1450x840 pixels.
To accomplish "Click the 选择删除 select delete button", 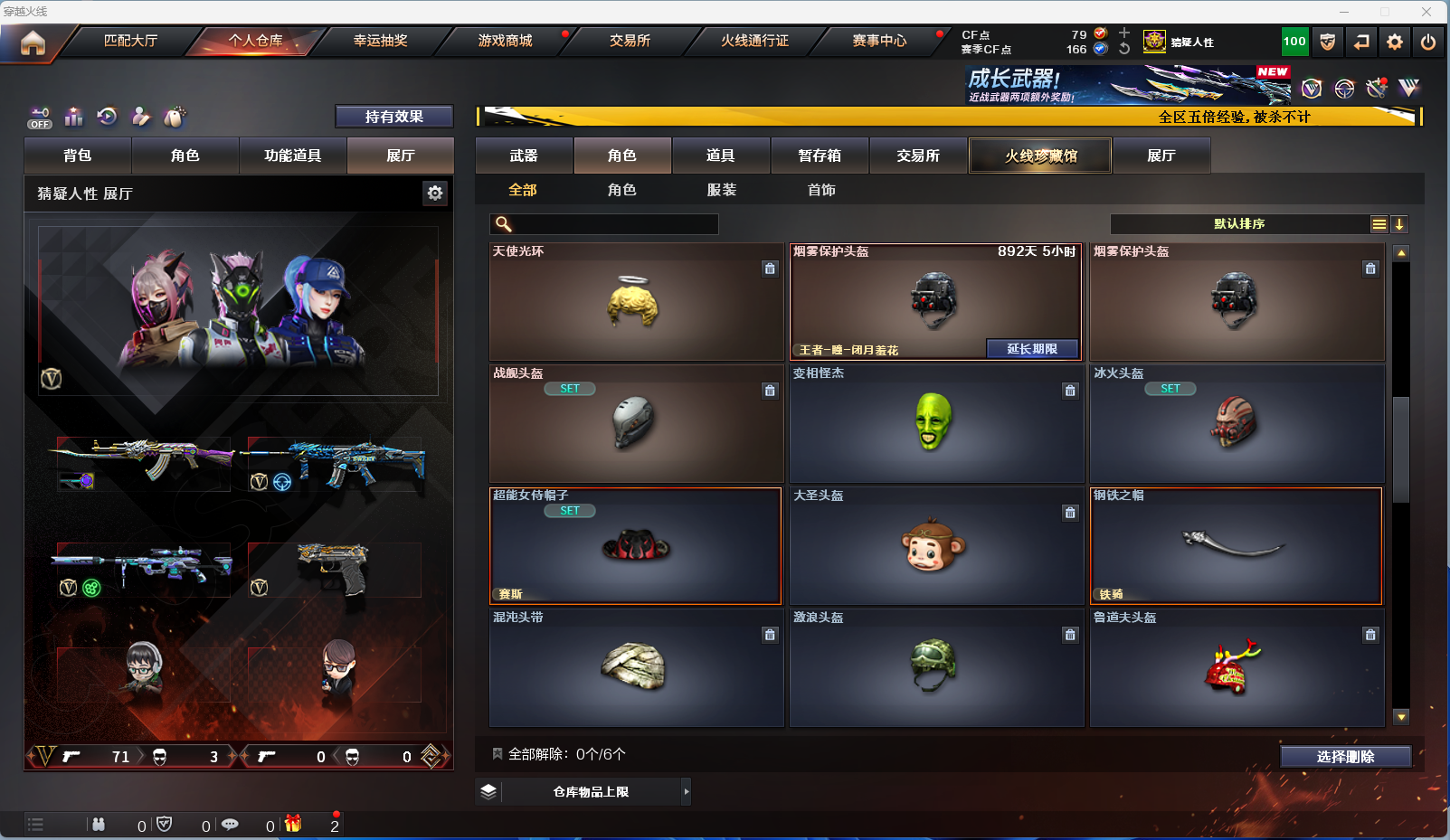I will [1345, 757].
